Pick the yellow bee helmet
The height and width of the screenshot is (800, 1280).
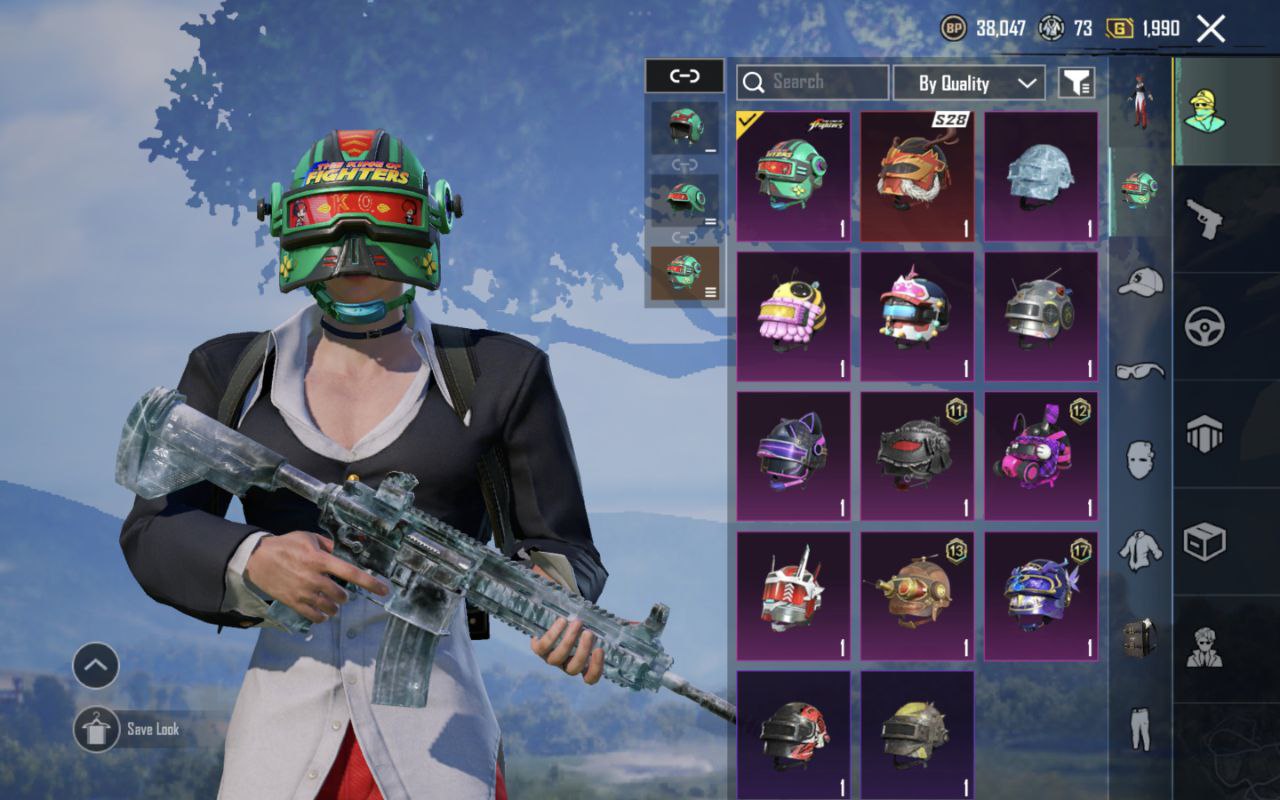pos(793,316)
